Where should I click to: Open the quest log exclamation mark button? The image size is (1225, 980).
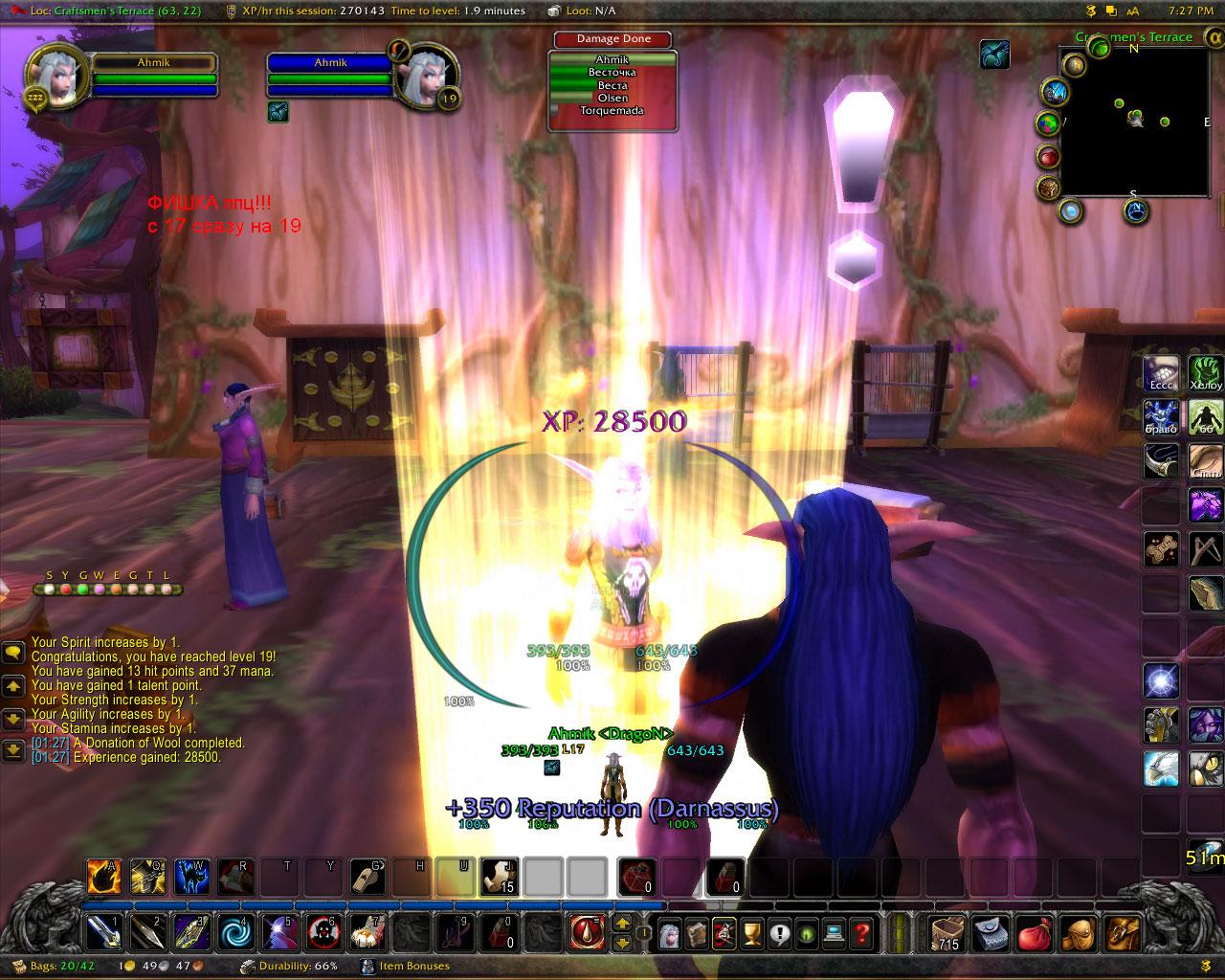779,930
